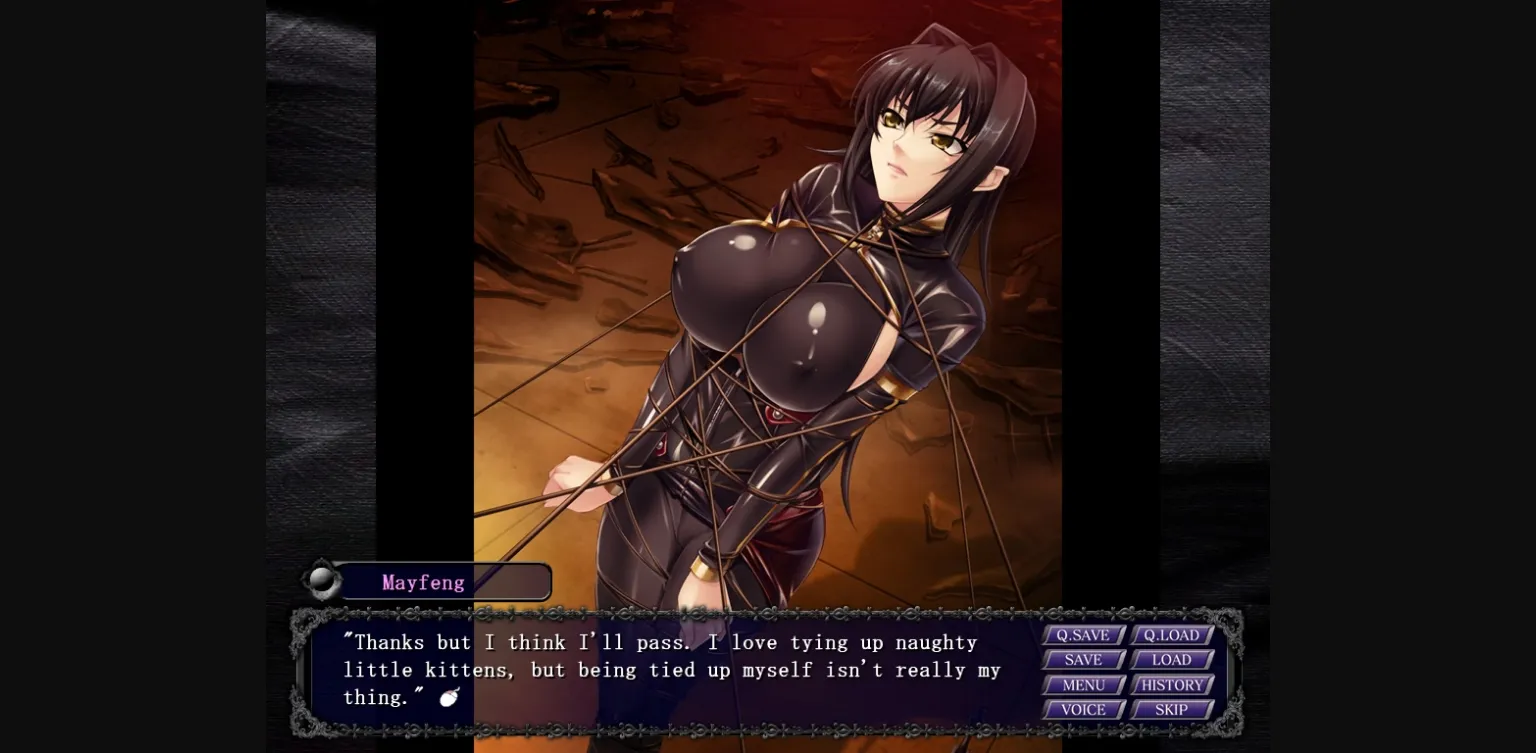The height and width of the screenshot is (753, 1536).
Task: Quick load the last save with Q.LOAD
Action: tap(1171, 635)
